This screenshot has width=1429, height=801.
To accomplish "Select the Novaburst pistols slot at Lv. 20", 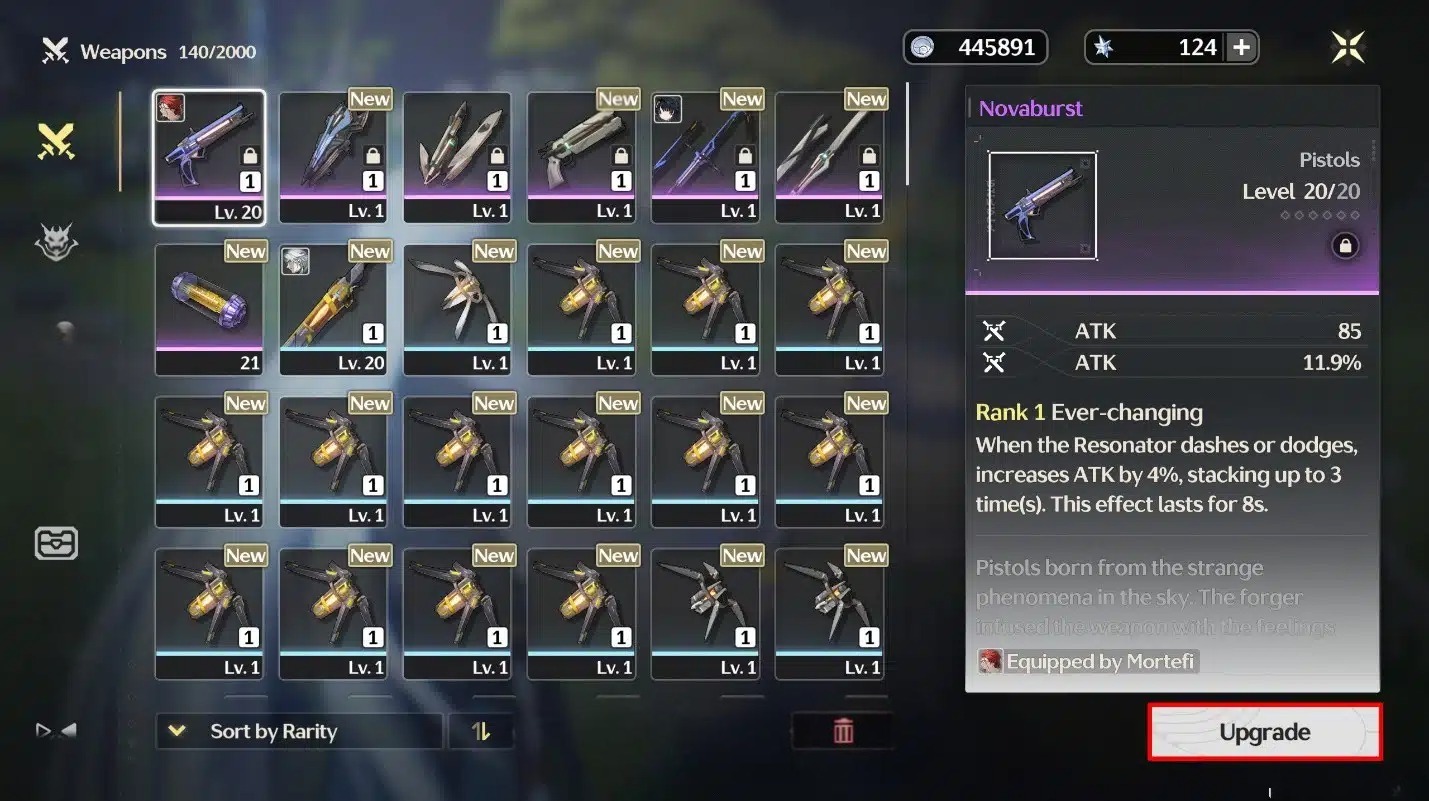I will click(209, 157).
